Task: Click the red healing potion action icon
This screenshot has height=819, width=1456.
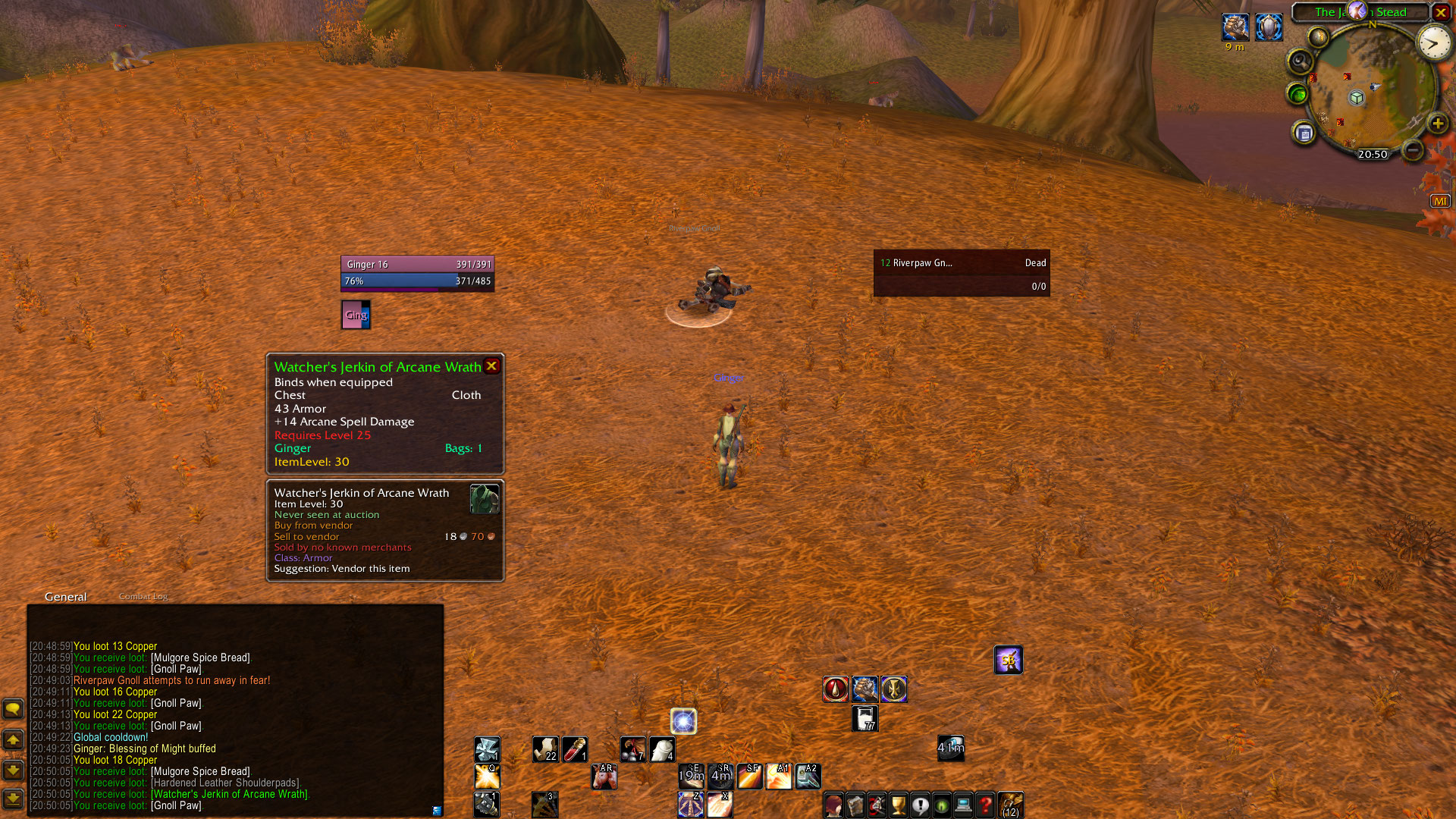Action: tap(836, 689)
